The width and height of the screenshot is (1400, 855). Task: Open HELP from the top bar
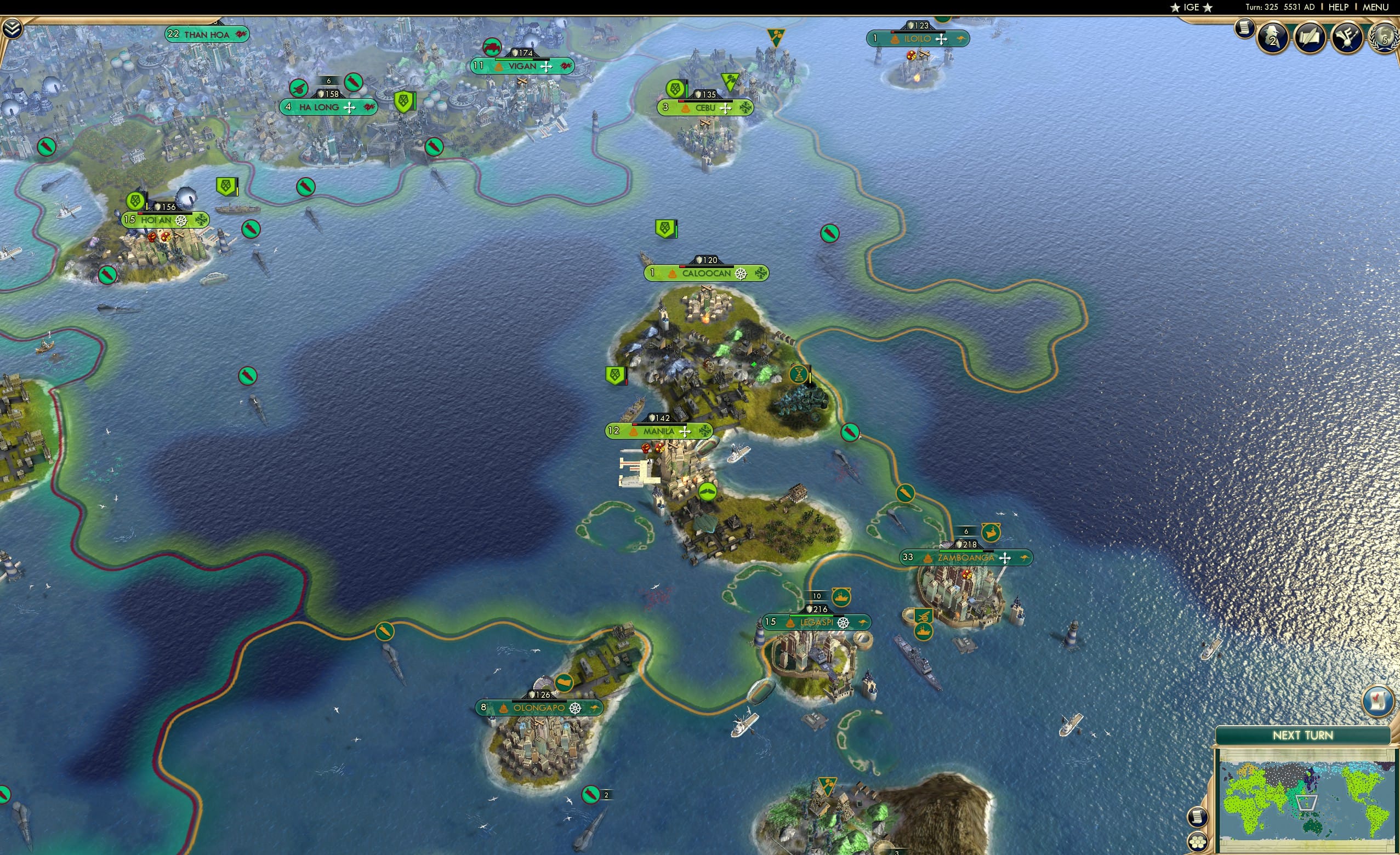tap(1339, 7)
